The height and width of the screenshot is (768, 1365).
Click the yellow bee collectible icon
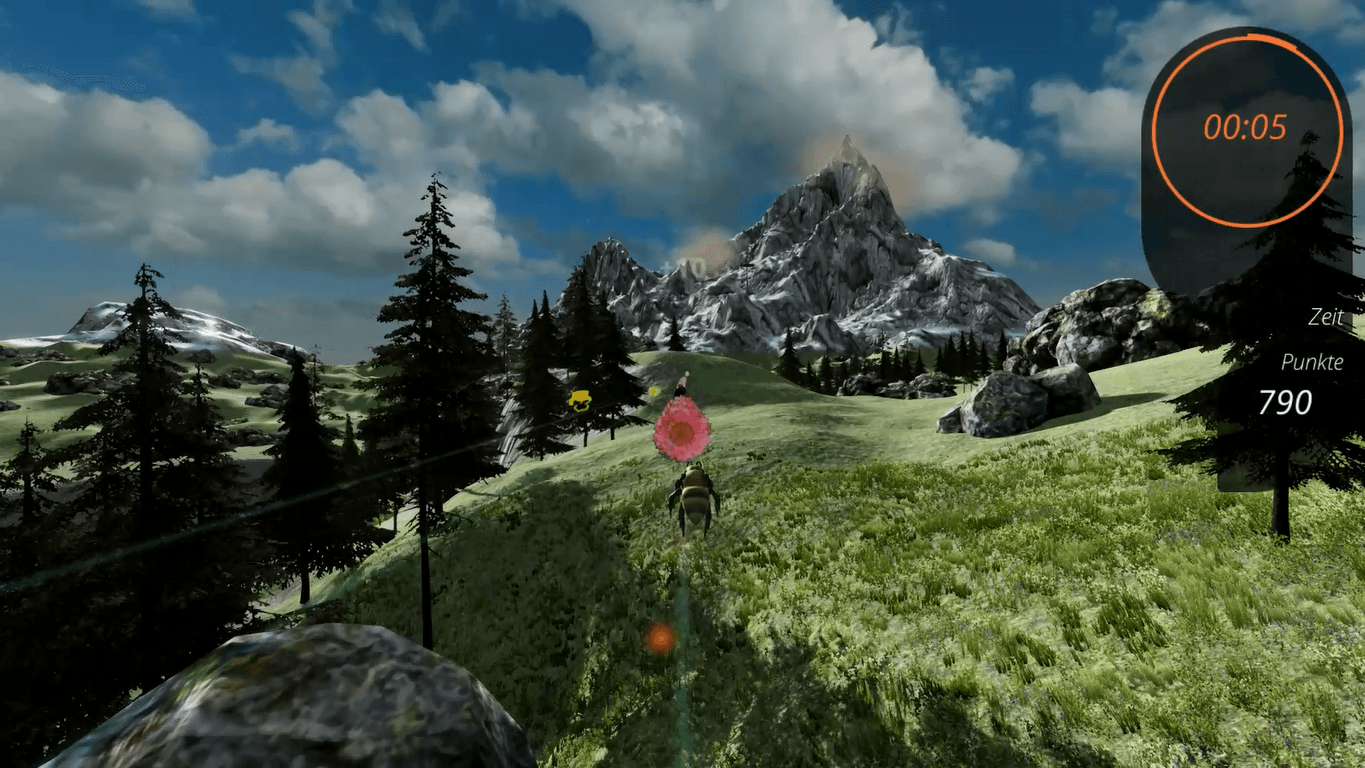point(580,399)
